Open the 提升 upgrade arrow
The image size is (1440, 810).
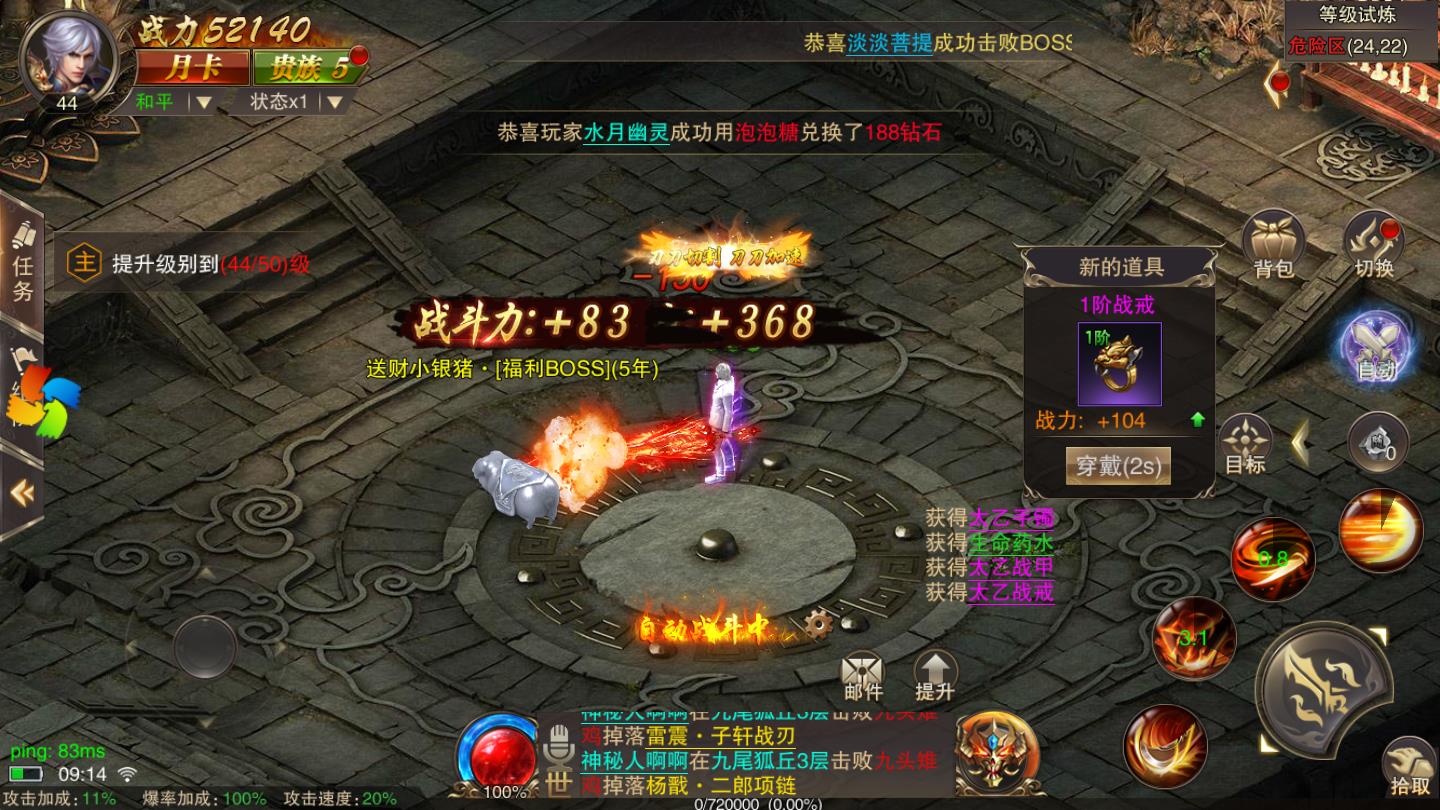[935, 676]
